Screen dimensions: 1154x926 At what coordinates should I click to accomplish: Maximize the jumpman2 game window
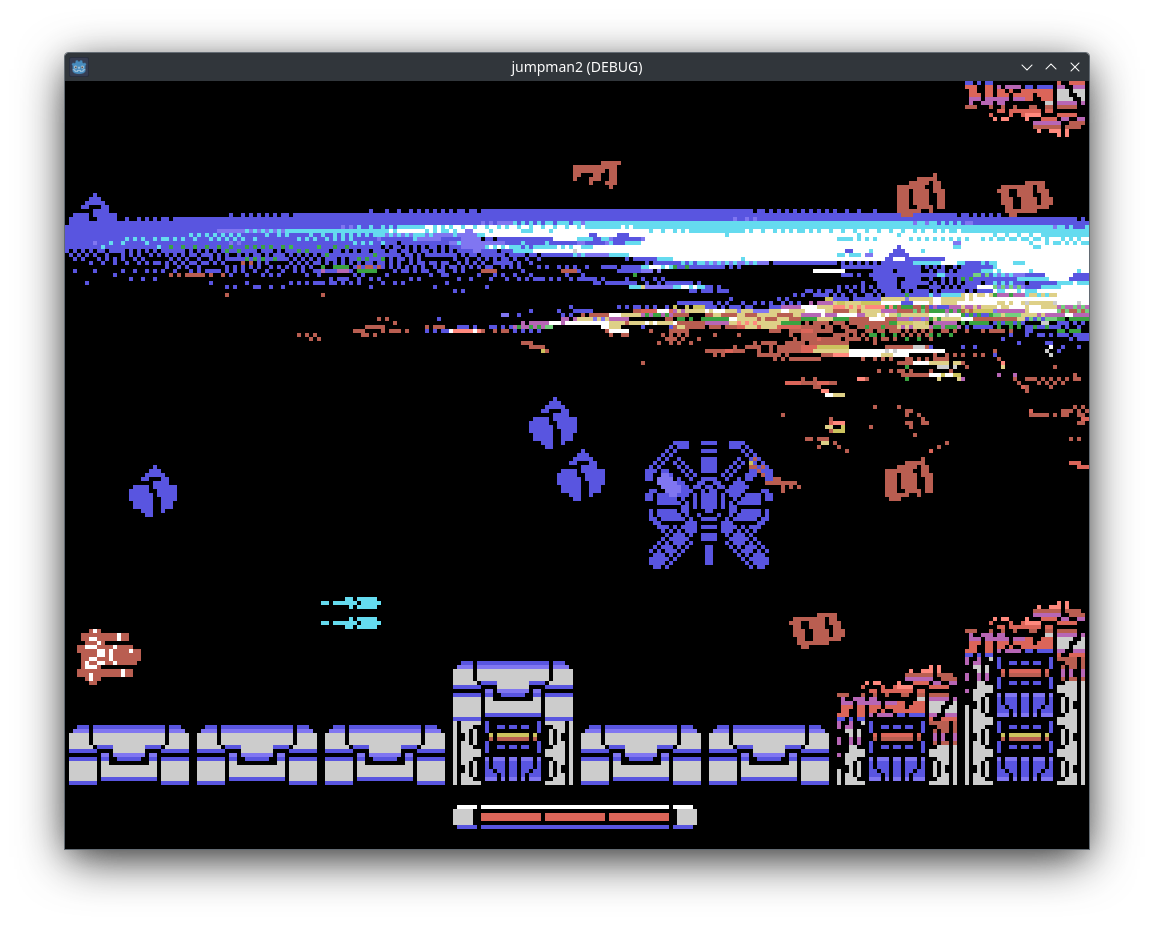tap(1051, 67)
